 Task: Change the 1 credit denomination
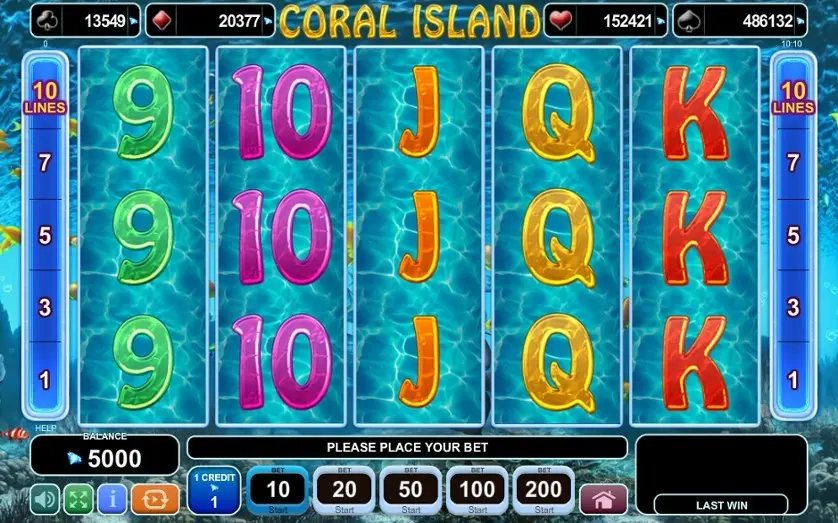(x=214, y=491)
